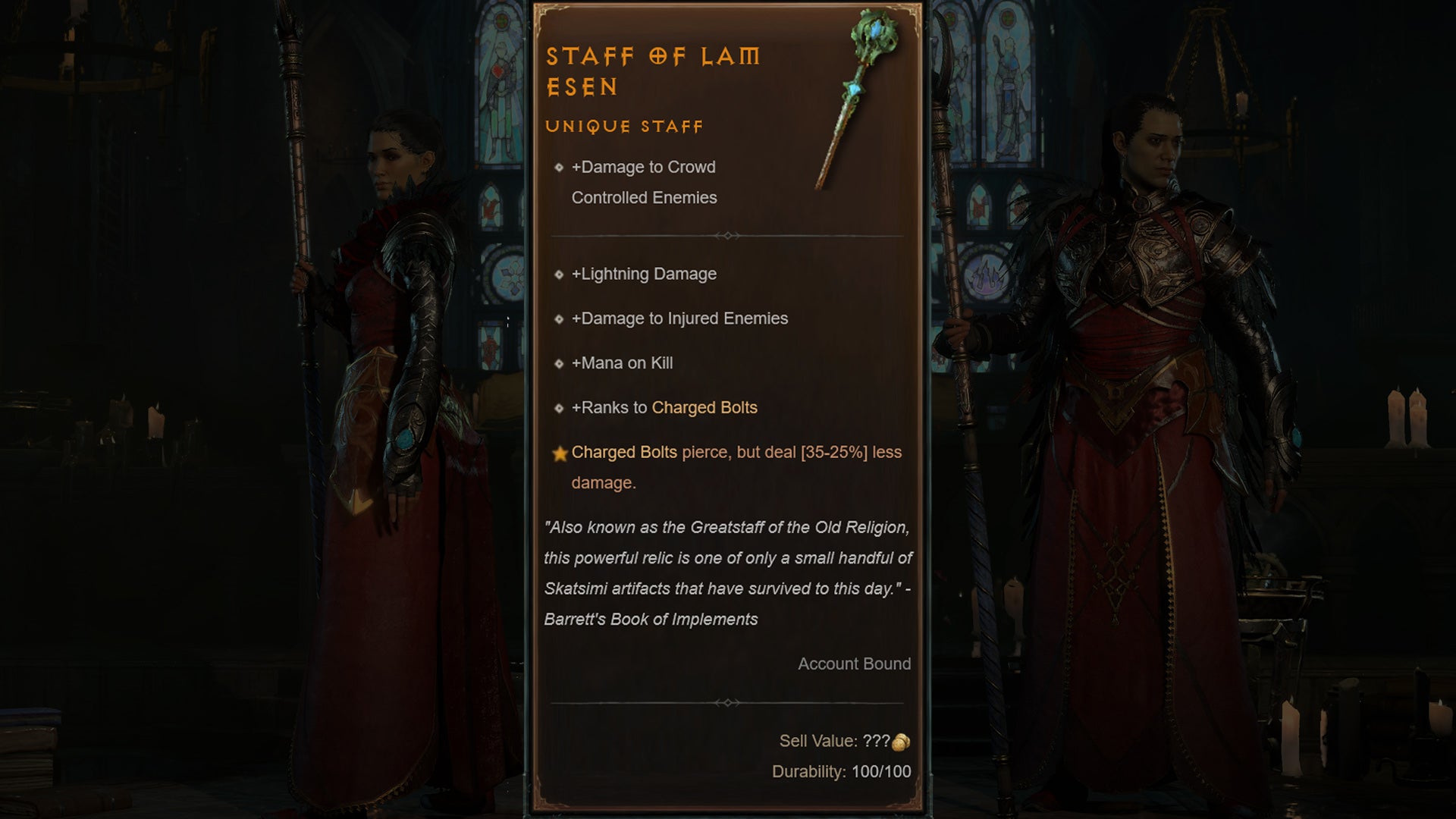Expand the Unique Staff item description

[x=625, y=127]
